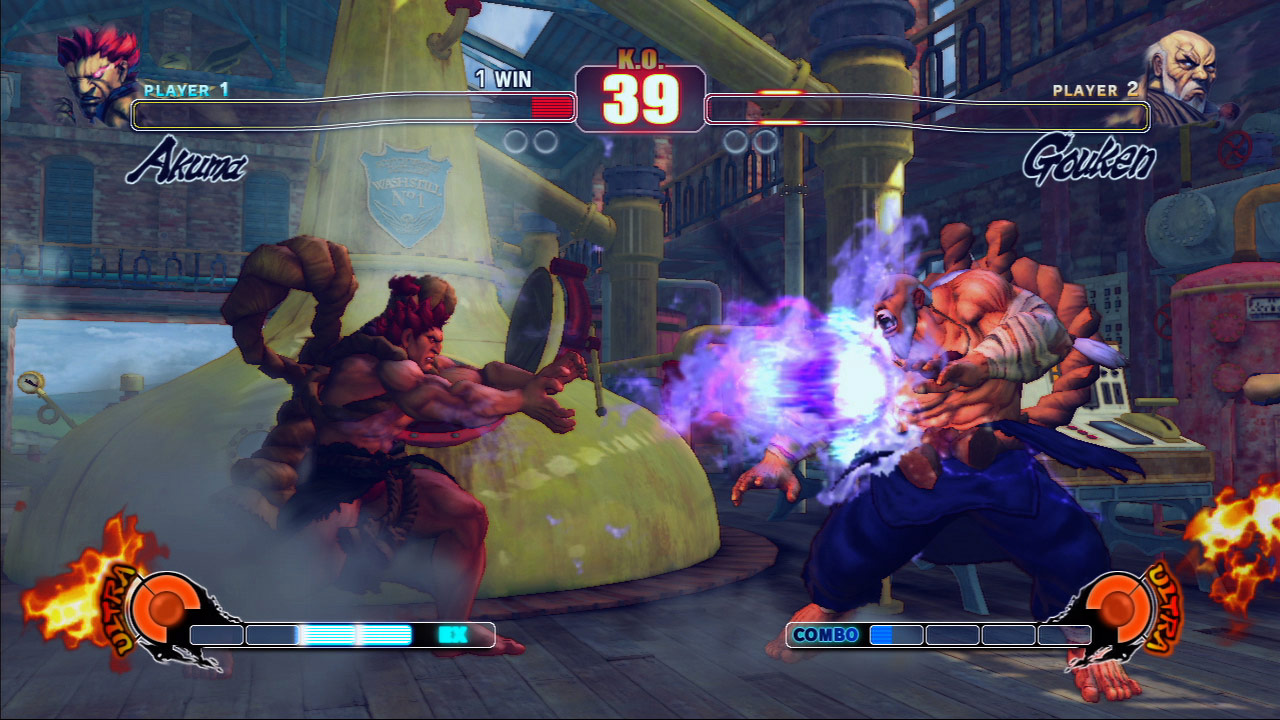1280x720 pixels.
Task: Select Player 2's Ultra gauge emblem
Action: [x=1119, y=609]
